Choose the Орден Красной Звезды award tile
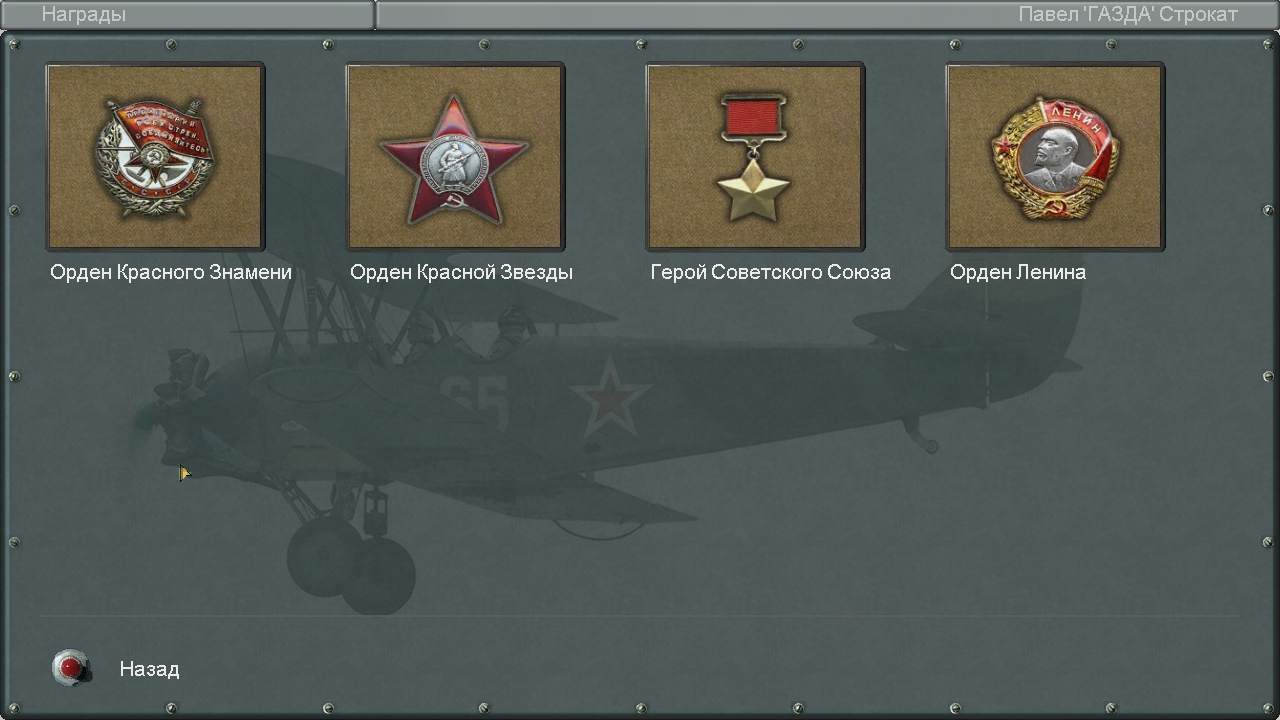Image resolution: width=1280 pixels, height=720 pixels. 455,157
